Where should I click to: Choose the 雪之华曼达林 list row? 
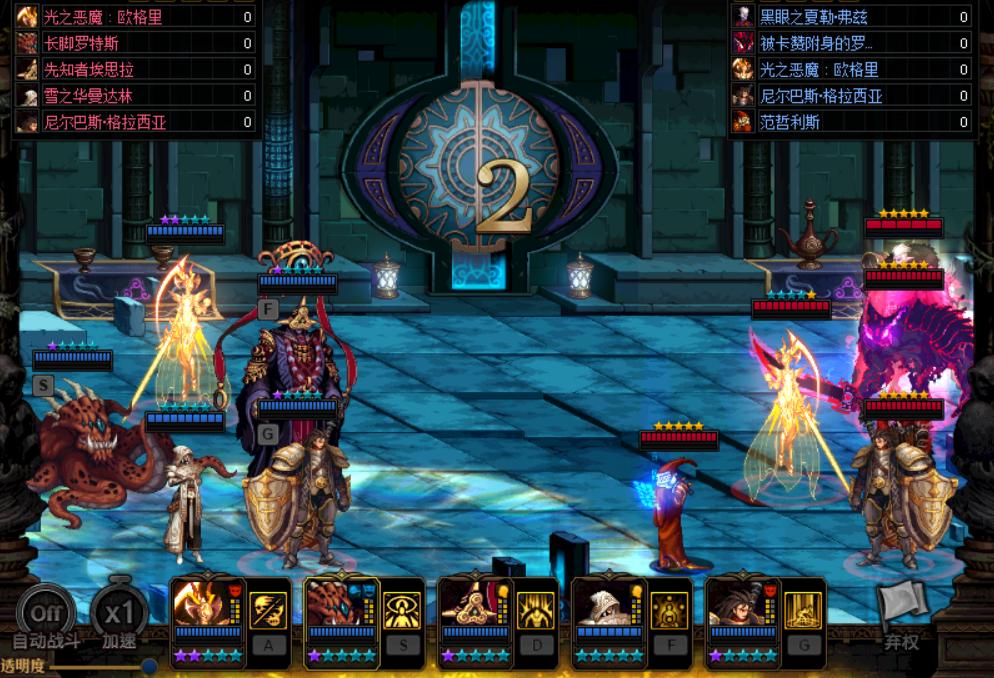[135, 96]
